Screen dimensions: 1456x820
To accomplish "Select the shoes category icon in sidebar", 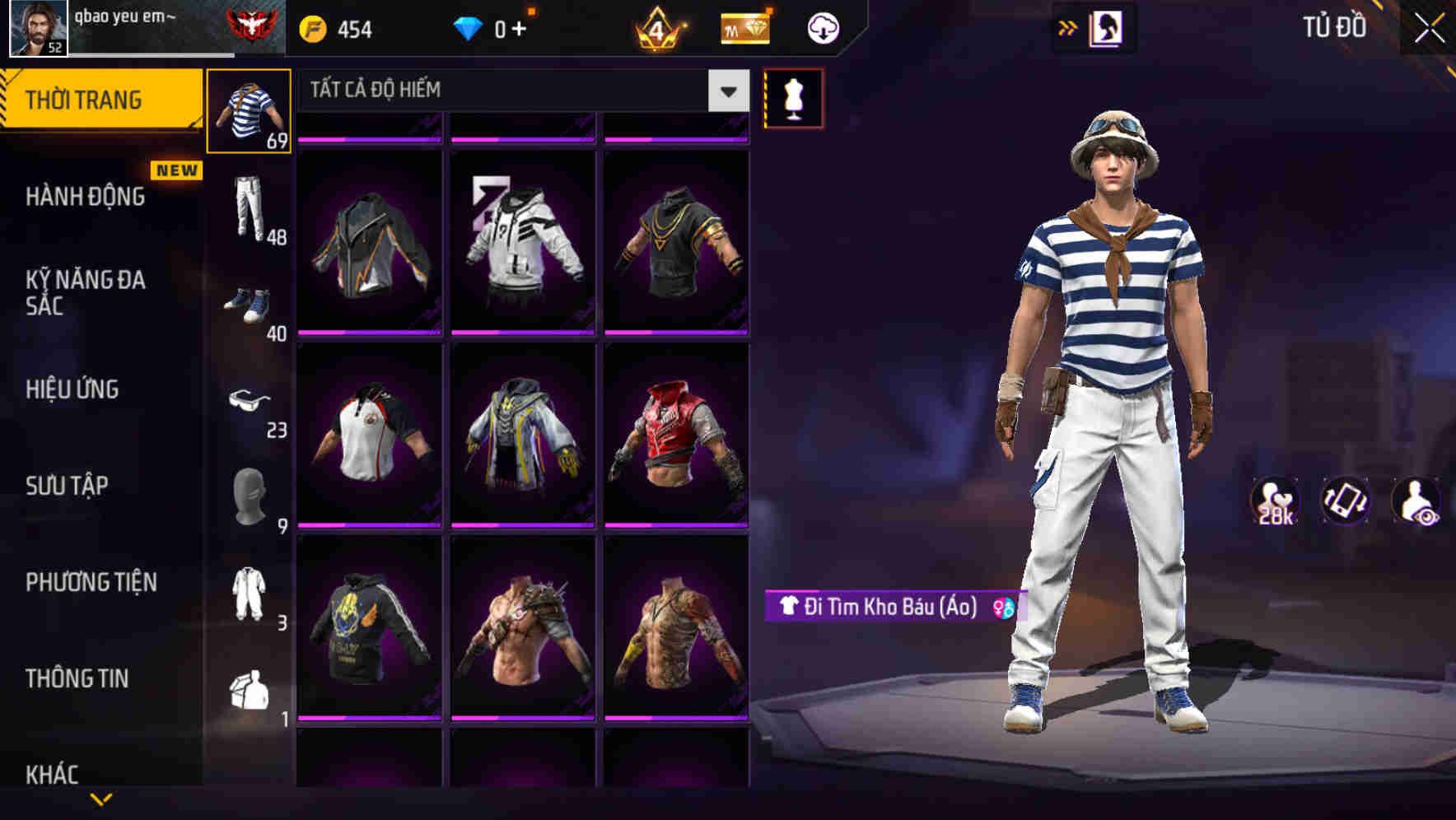I will (x=247, y=306).
